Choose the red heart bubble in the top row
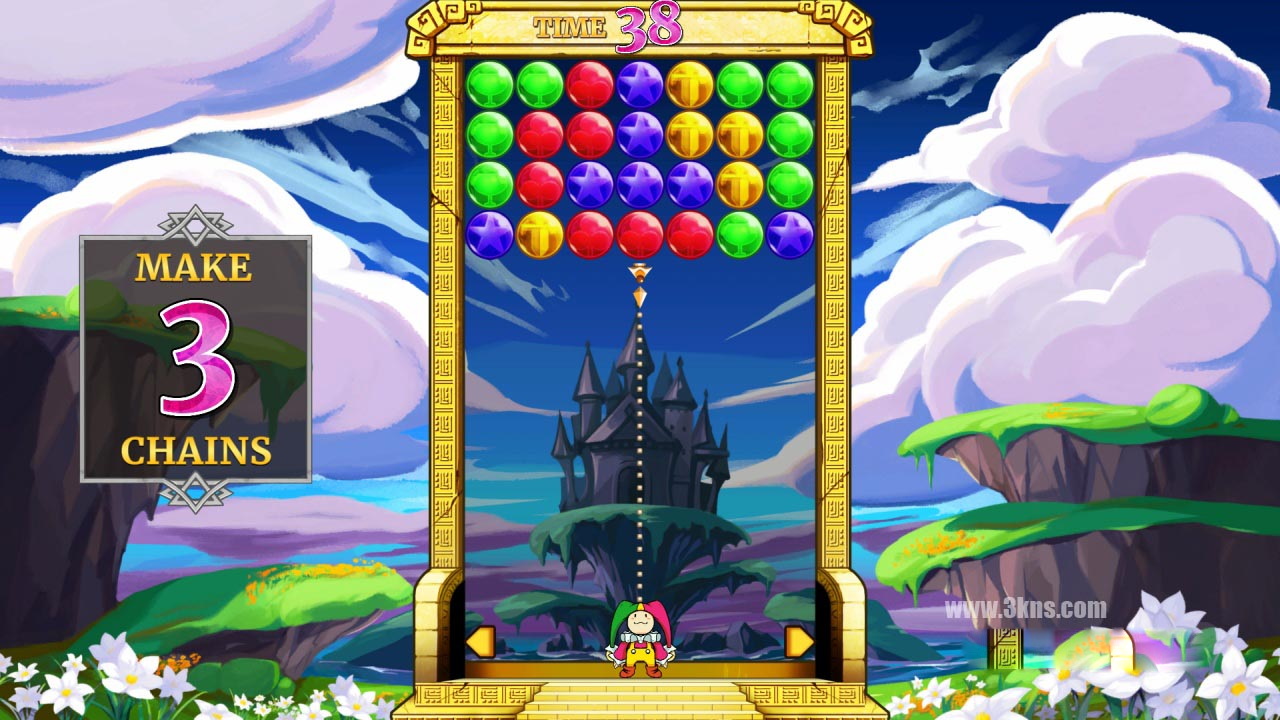The height and width of the screenshot is (720, 1280). 590,85
